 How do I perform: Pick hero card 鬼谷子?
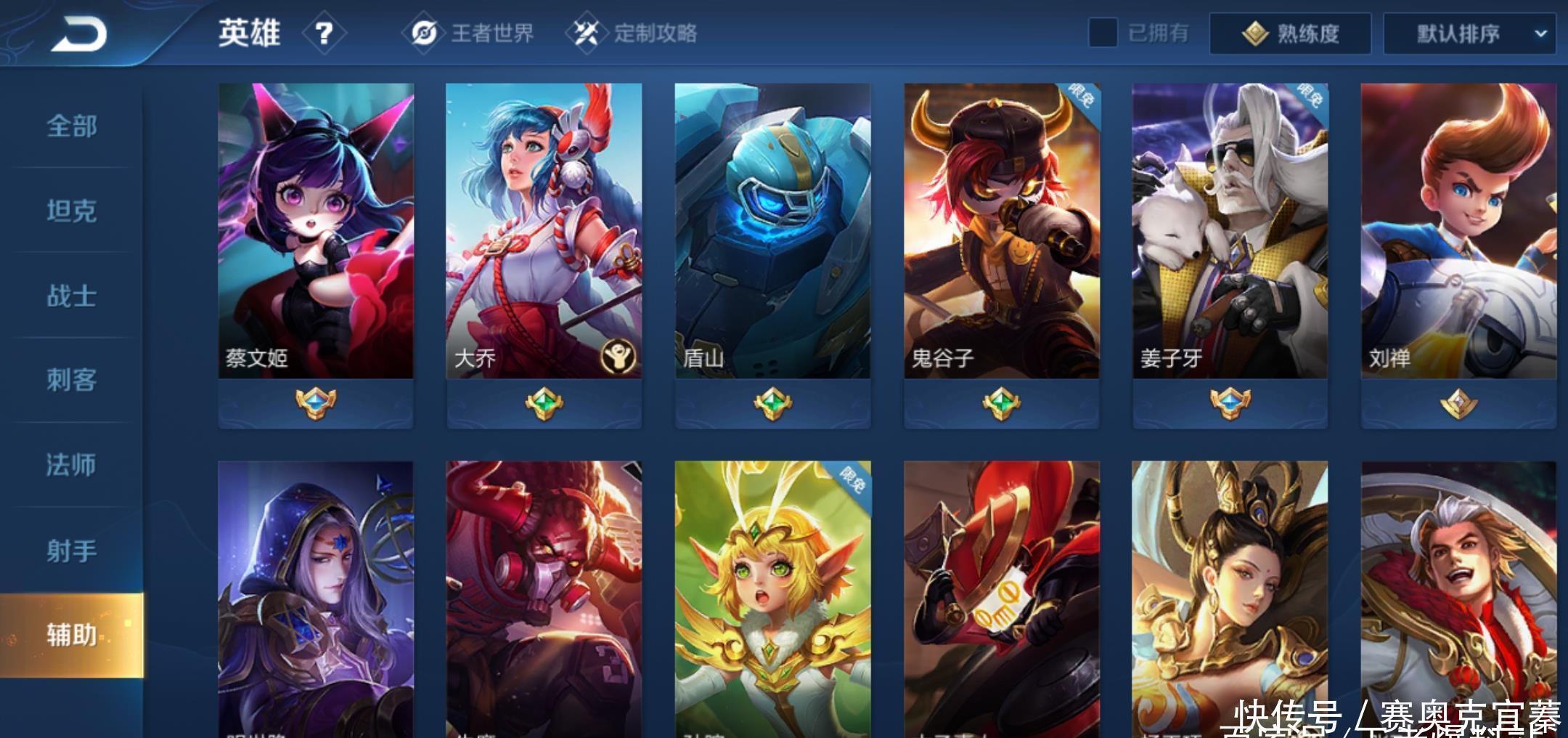pyautogui.click(x=1001, y=231)
